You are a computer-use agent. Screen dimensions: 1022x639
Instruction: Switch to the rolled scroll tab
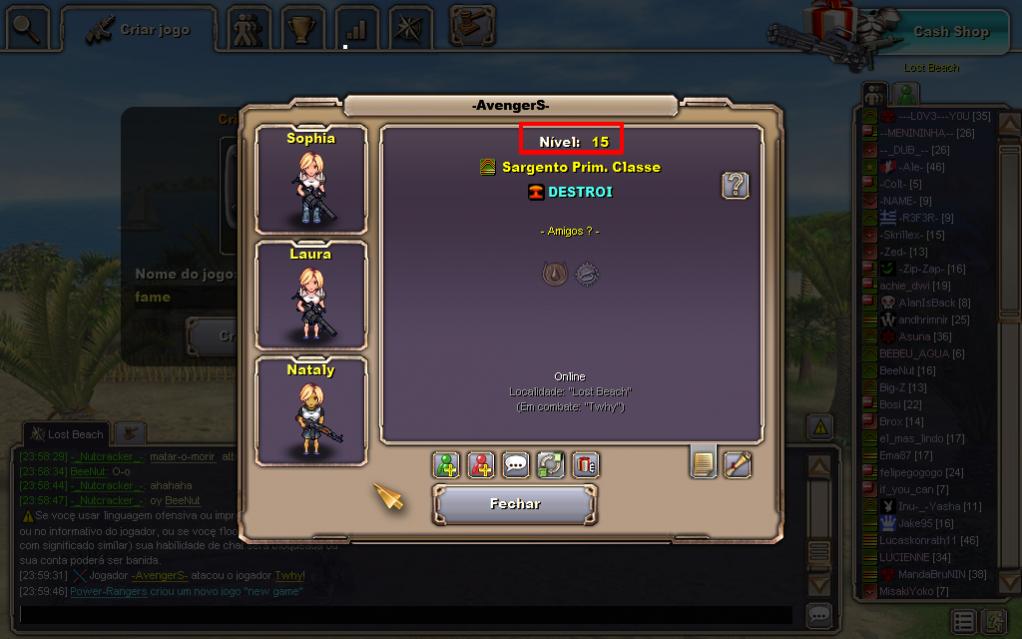click(x=738, y=464)
